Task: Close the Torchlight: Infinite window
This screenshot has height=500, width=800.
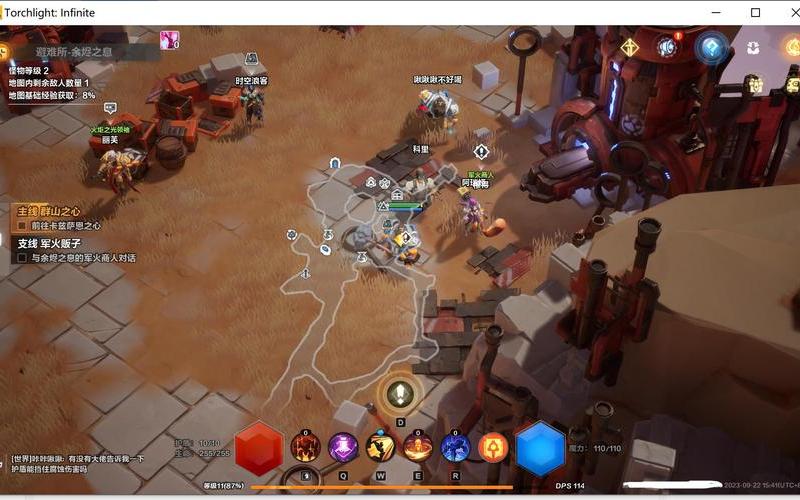Action: point(784,12)
